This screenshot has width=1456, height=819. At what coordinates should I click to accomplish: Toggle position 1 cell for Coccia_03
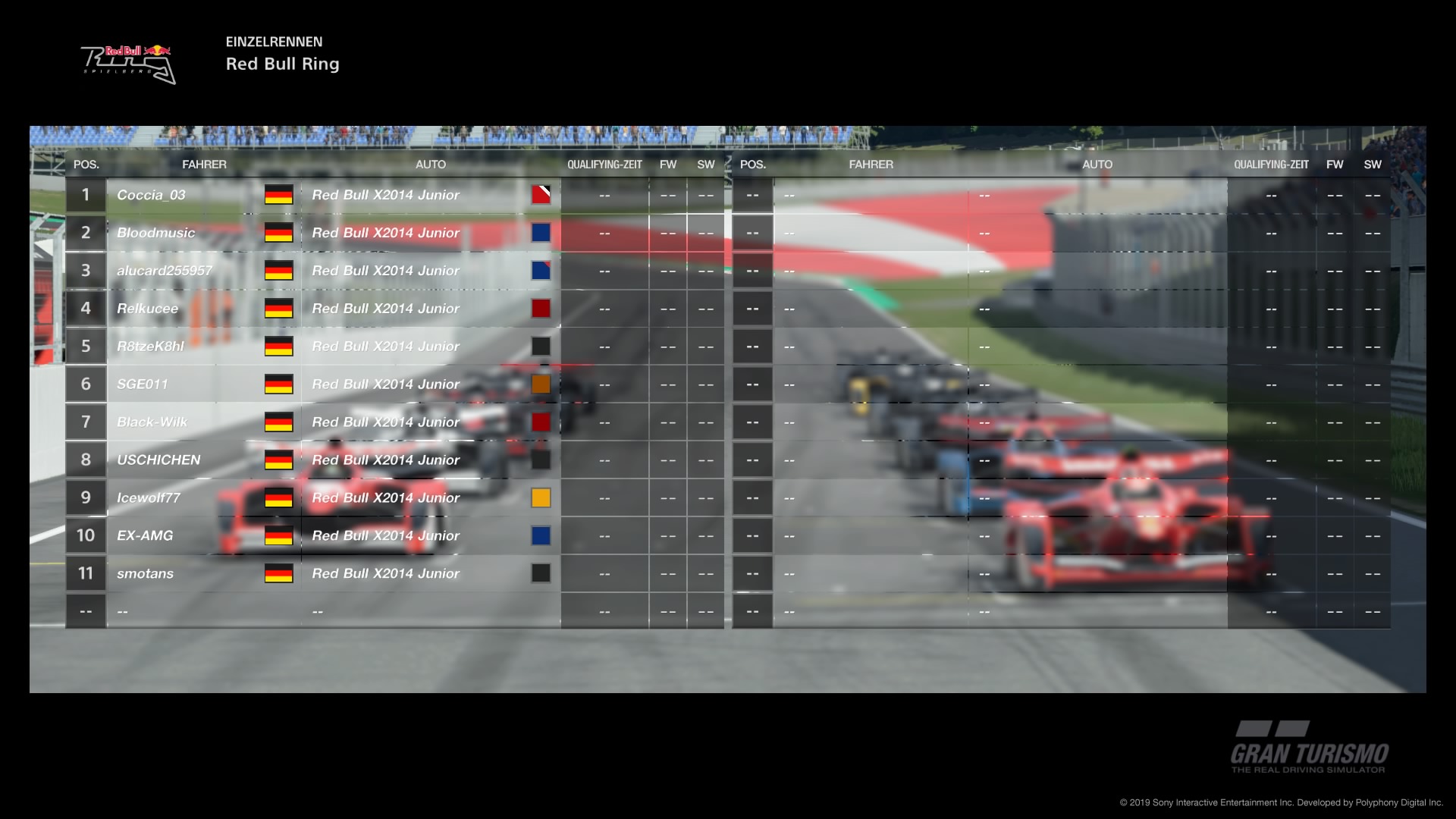[86, 195]
